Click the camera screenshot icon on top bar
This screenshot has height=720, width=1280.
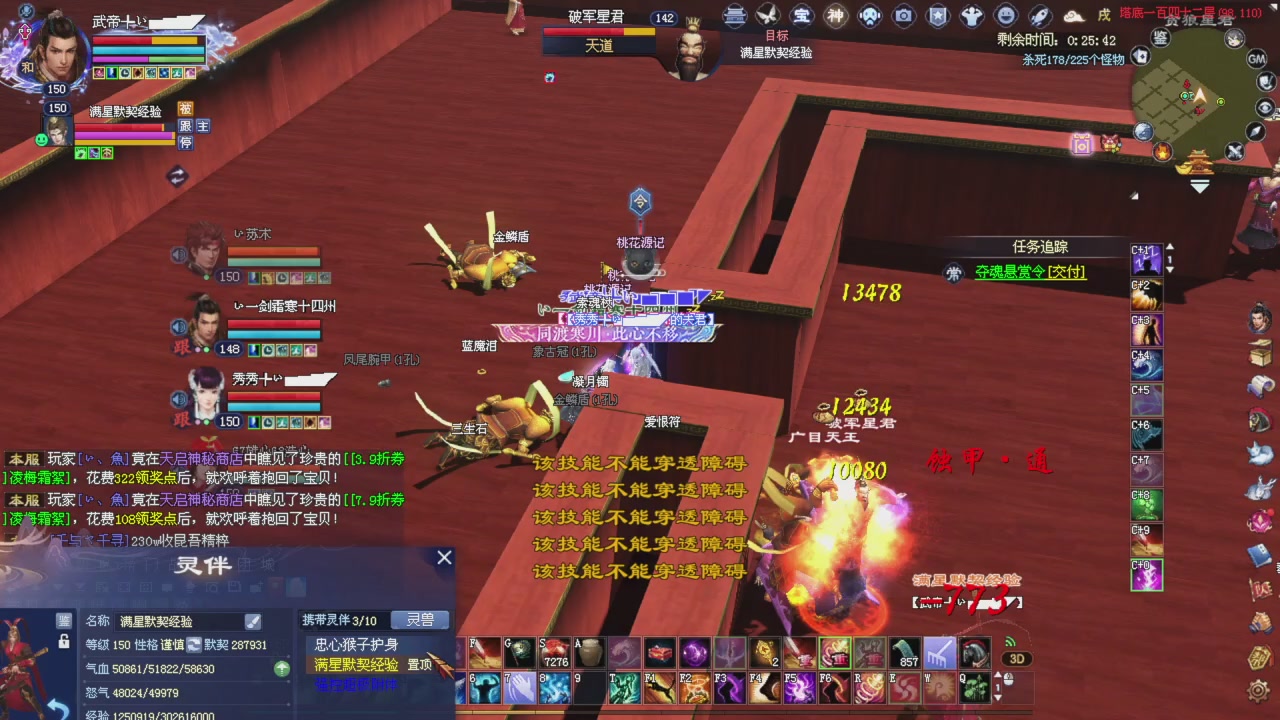pyautogui.click(x=905, y=16)
